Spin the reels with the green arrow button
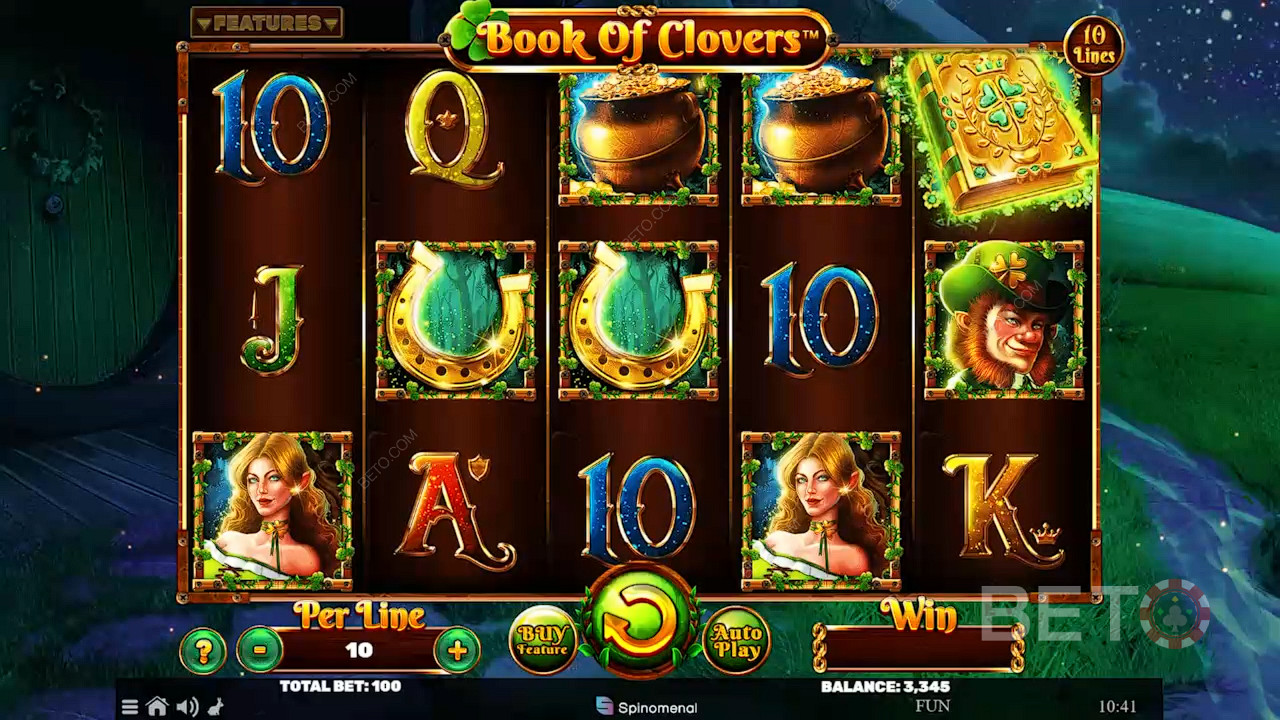Viewport: 1280px width, 720px height. (x=640, y=621)
